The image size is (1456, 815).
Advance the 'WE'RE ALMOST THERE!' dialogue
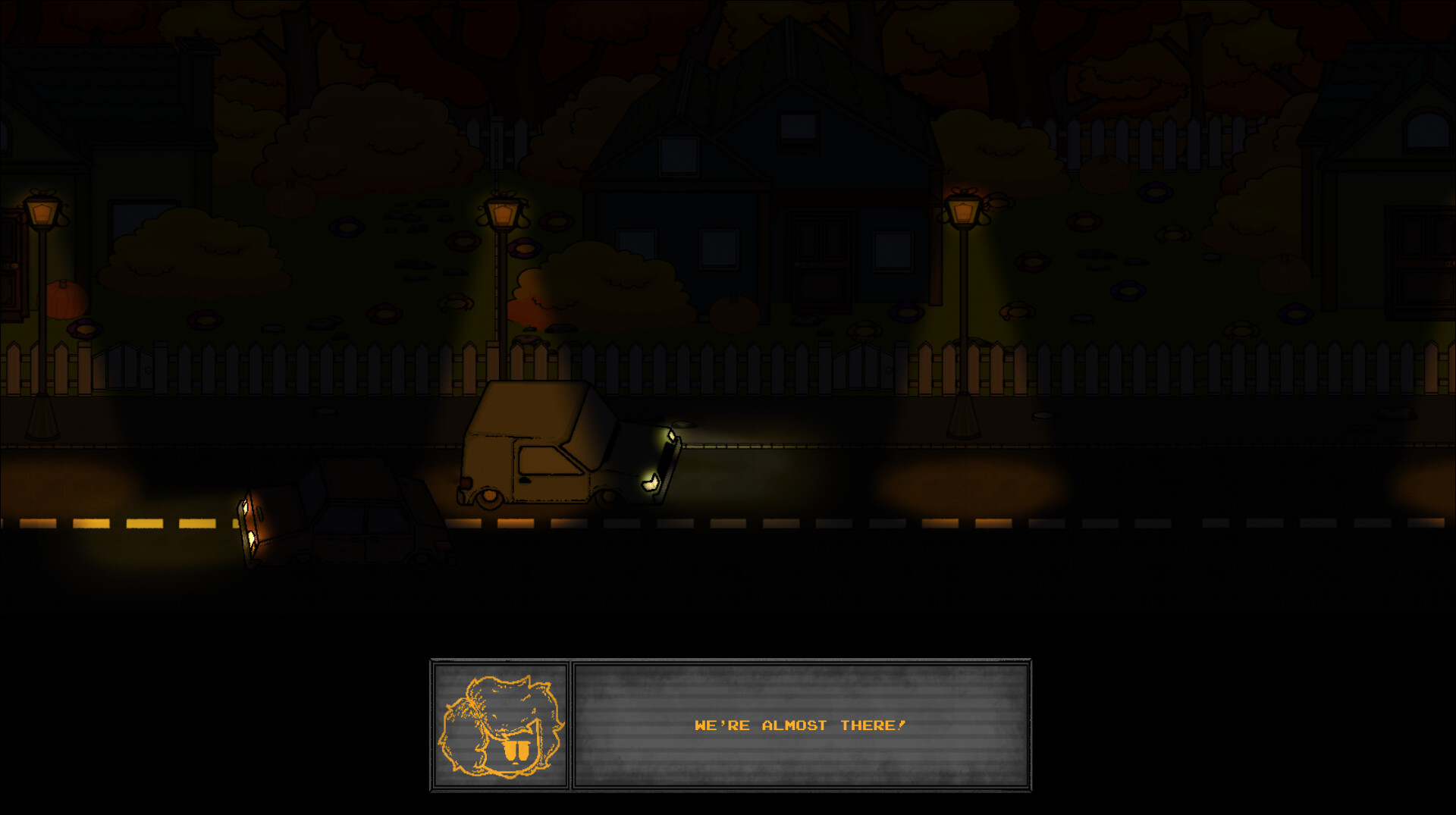(x=800, y=724)
